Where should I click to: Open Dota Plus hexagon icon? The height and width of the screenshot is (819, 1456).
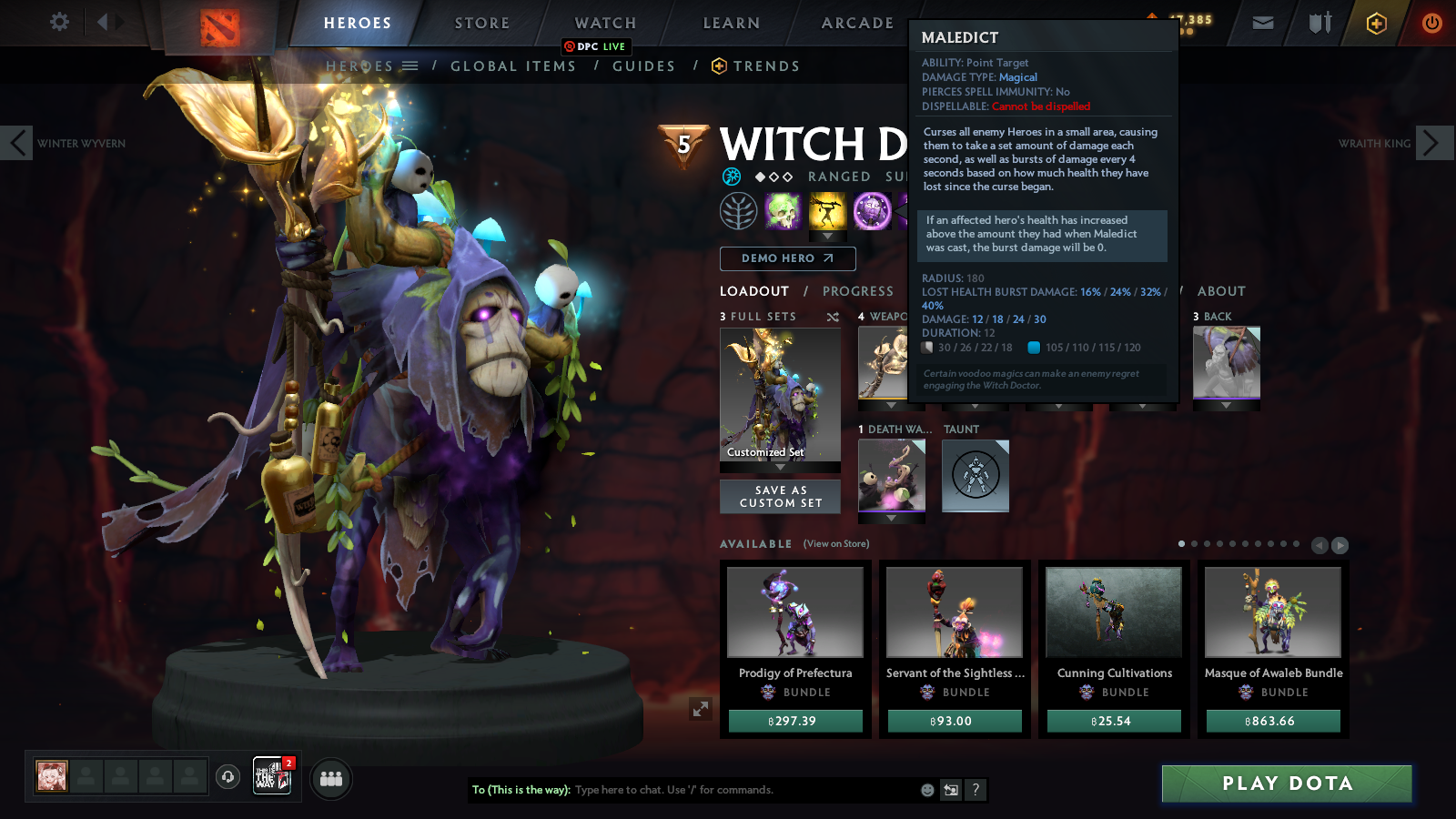pyautogui.click(x=1374, y=25)
